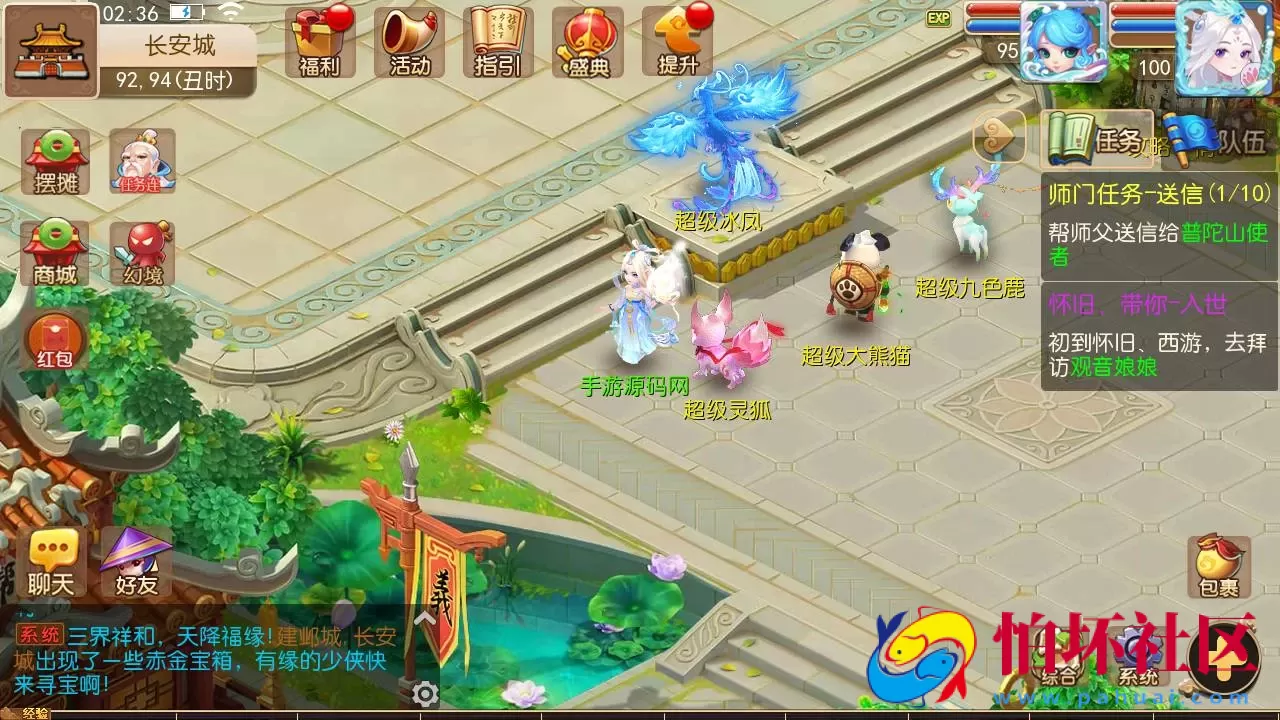This screenshot has height=720, width=1280.
Task: Open the 提升 (upgrade) icon
Action: click(678, 40)
